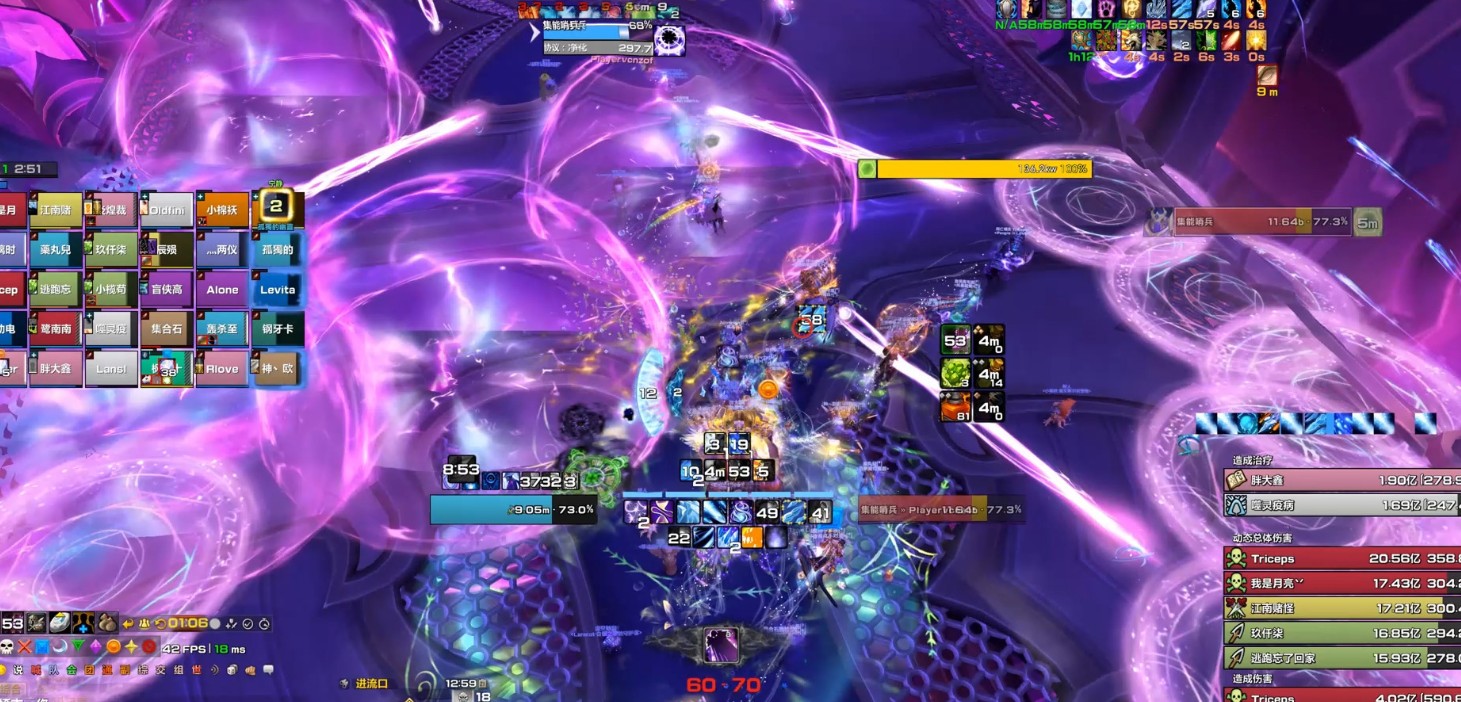This screenshot has width=1461, height=702.
Task: Assign the purple diamond raid marker
Action: pos(95,646)
